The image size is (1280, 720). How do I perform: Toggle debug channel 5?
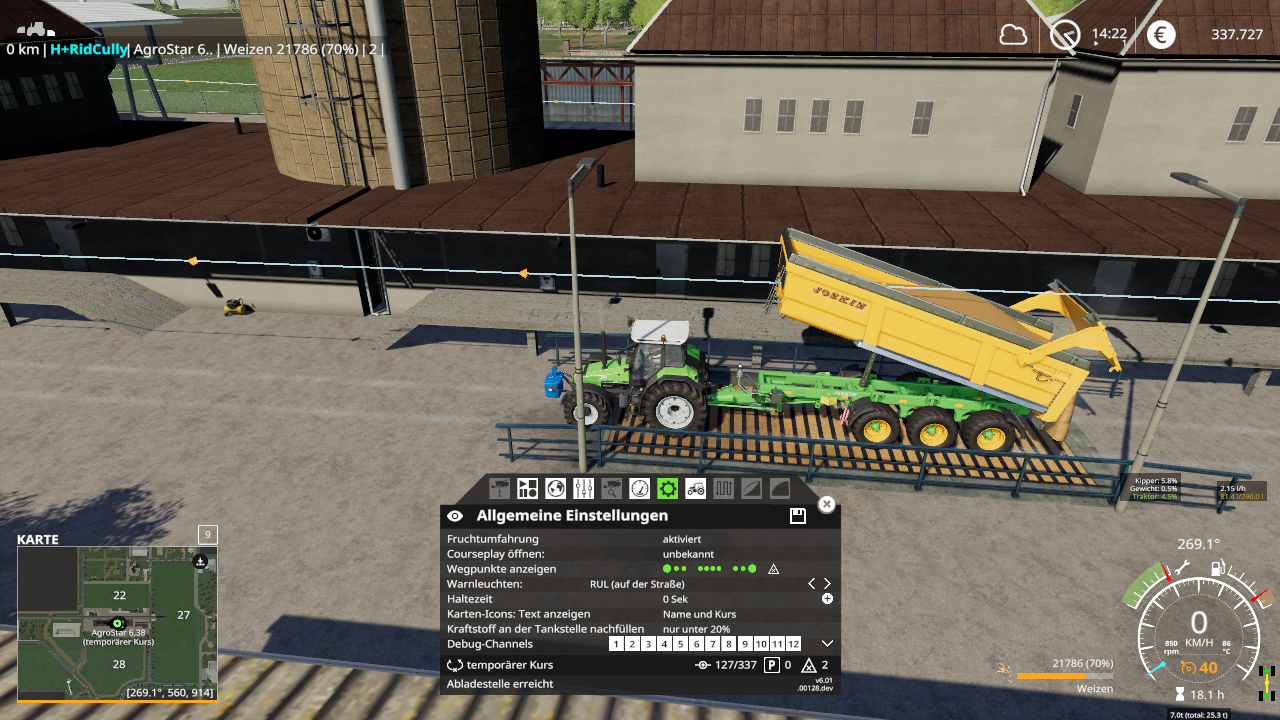click(x=680, y=644)
